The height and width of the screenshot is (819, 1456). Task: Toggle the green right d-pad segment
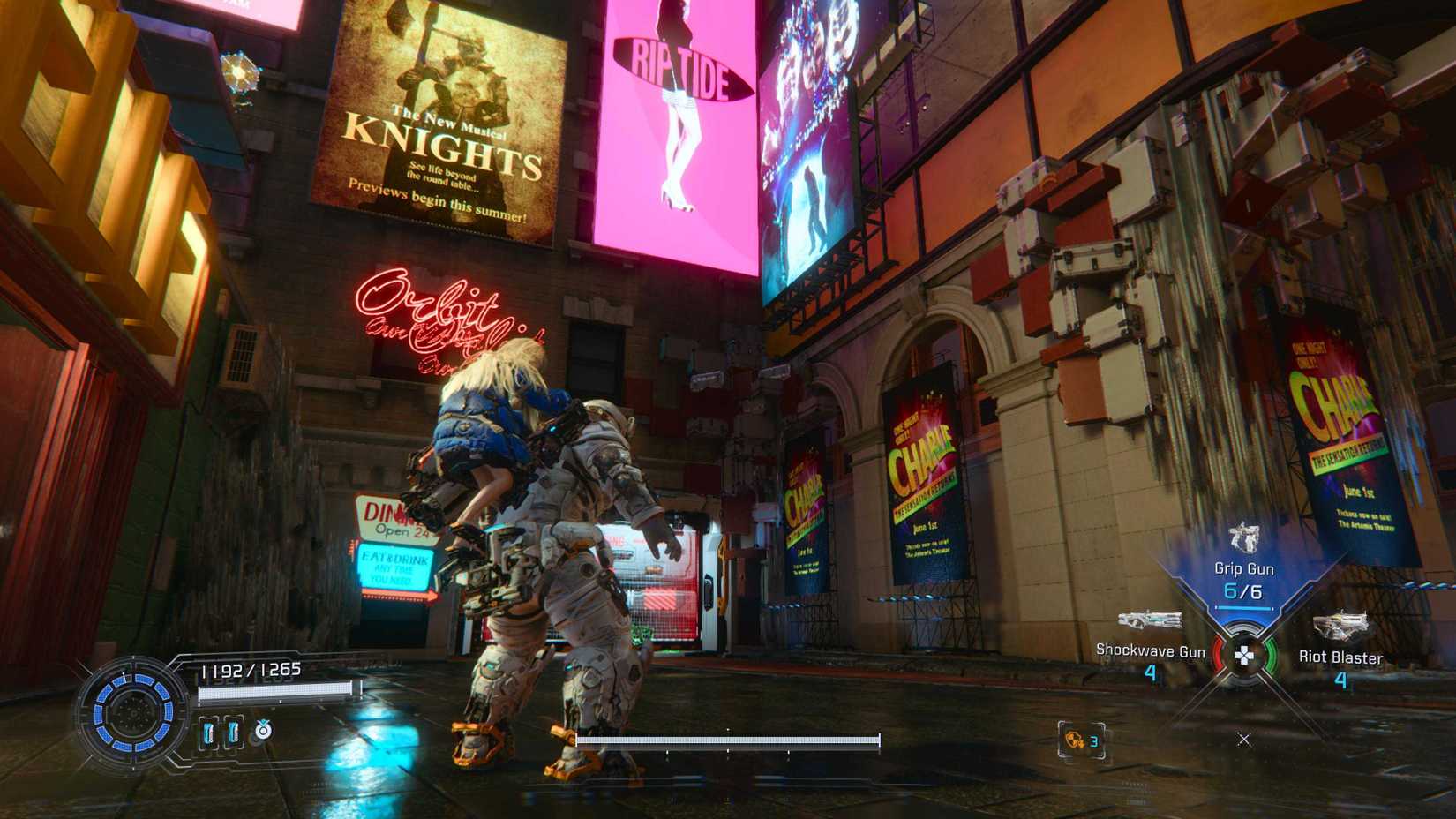coord(1271,655)
